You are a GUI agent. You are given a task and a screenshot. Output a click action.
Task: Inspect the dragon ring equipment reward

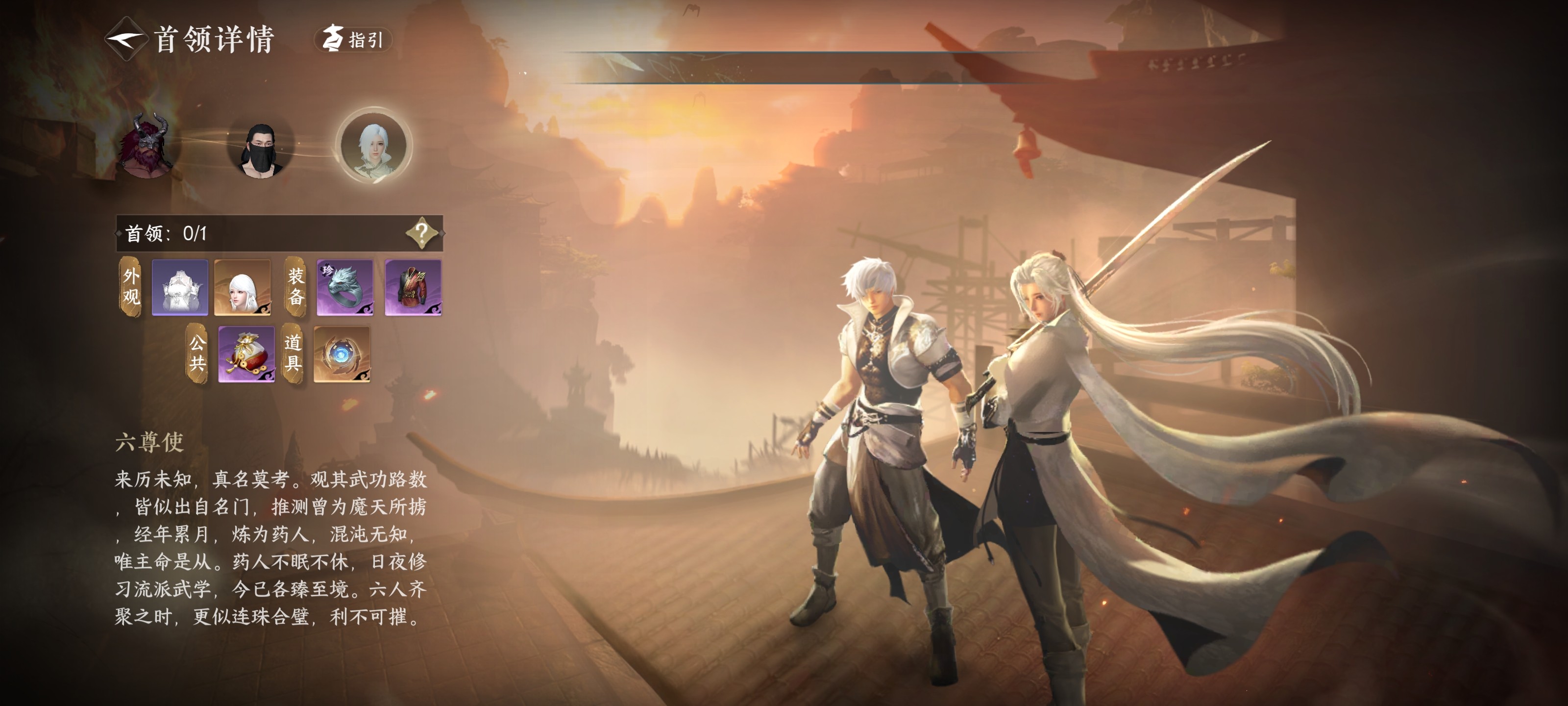pyautogui.click(x=344, y=287)
